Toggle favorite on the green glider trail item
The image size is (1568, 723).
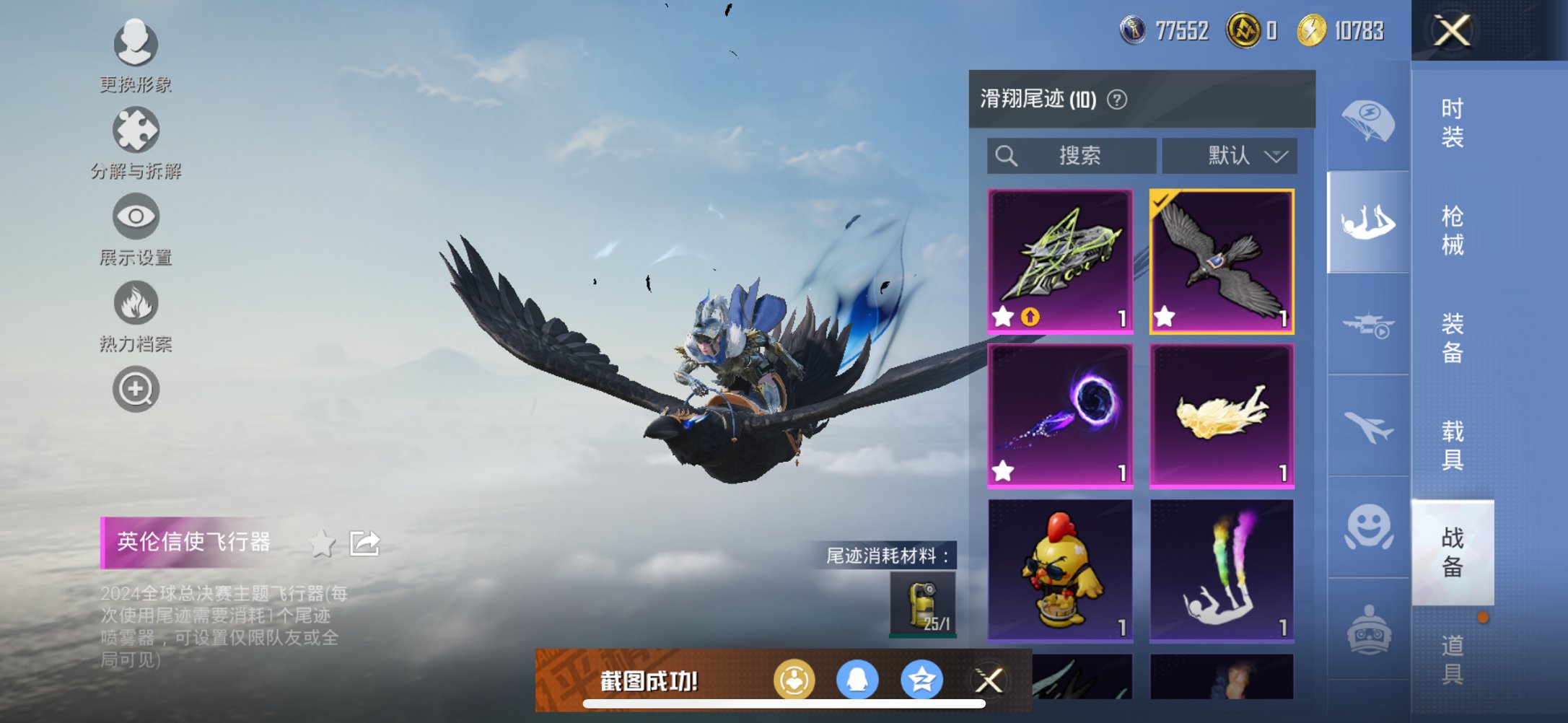[1003, 315]
